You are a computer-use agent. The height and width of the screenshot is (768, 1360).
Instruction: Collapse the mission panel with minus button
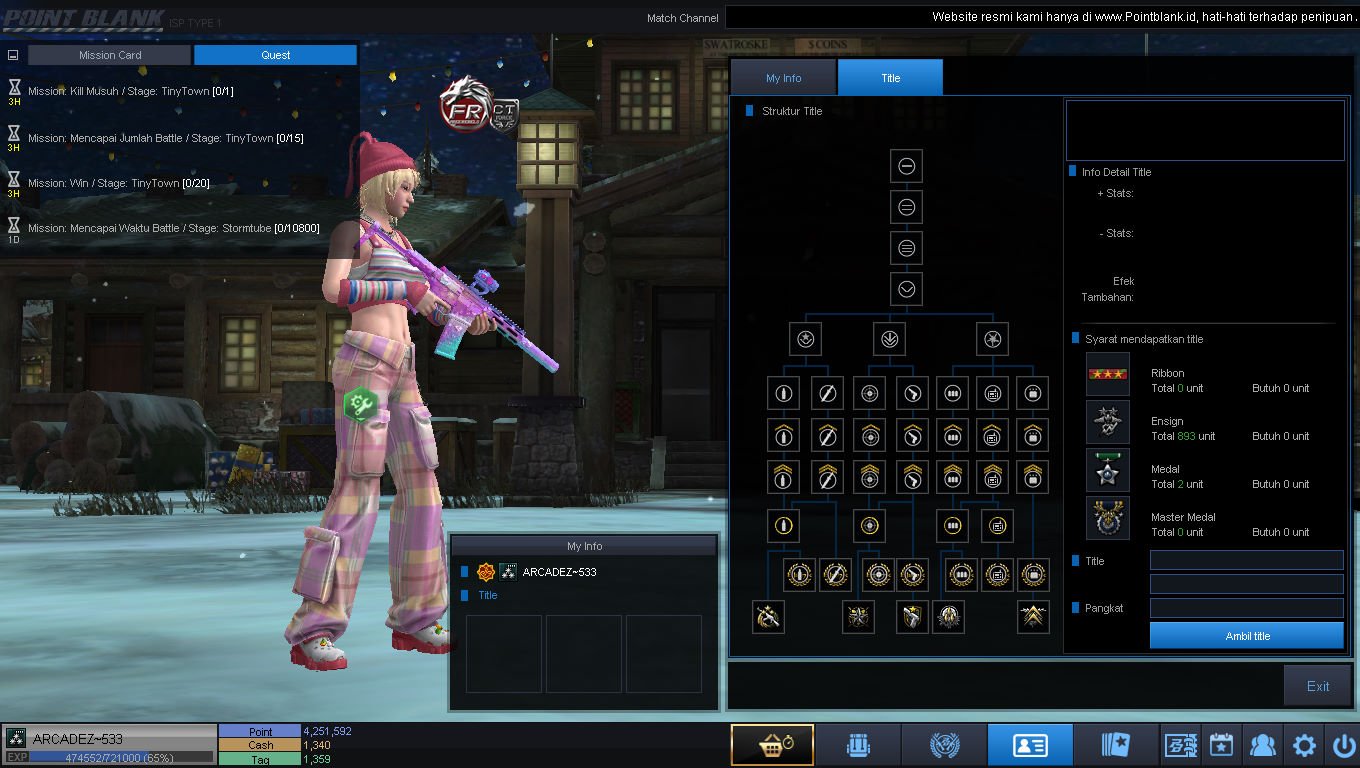[14, 56]
